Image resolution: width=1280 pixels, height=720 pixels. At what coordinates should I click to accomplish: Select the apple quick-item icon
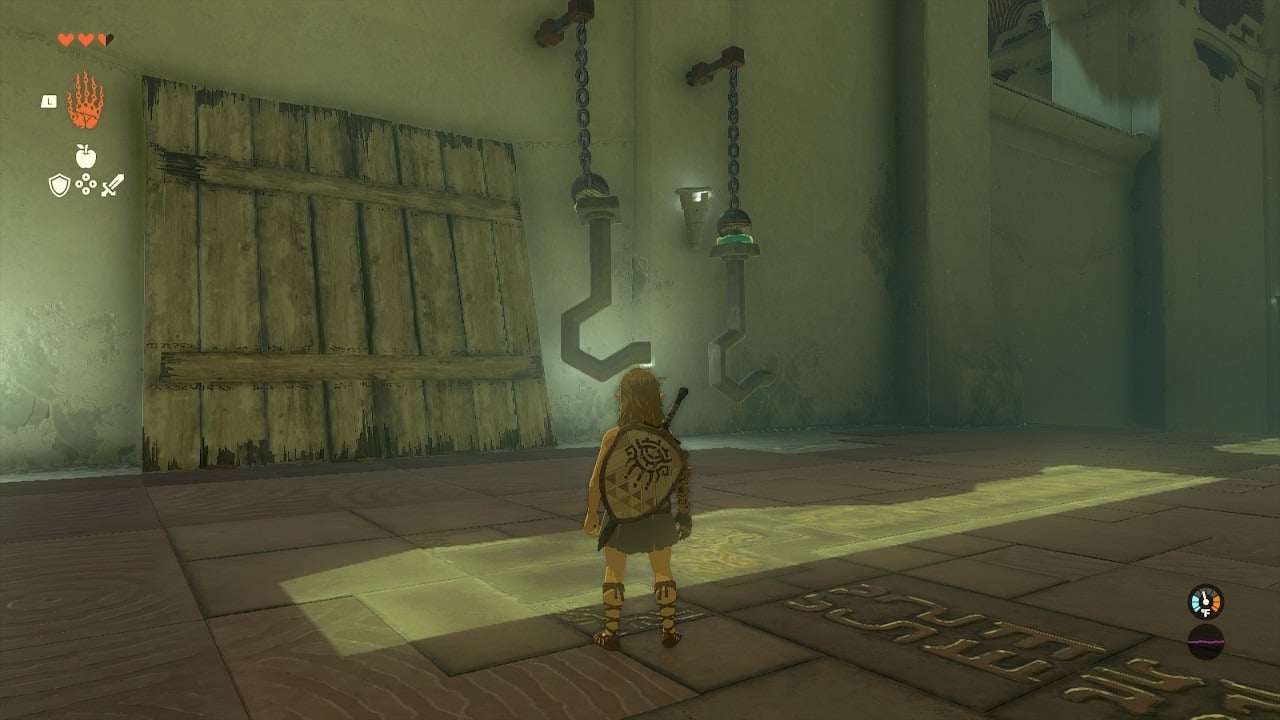[x=85, y=156]
